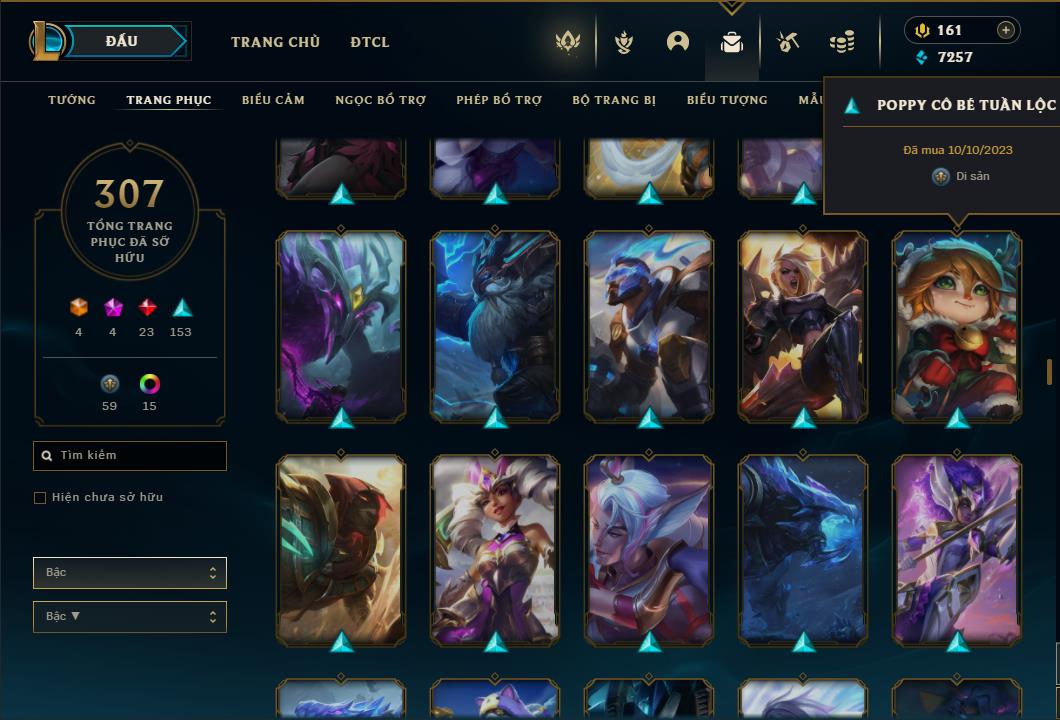1060x720 pixels.
Task: Switch to the TƯỚNG tab
Action: coord(72,100)
